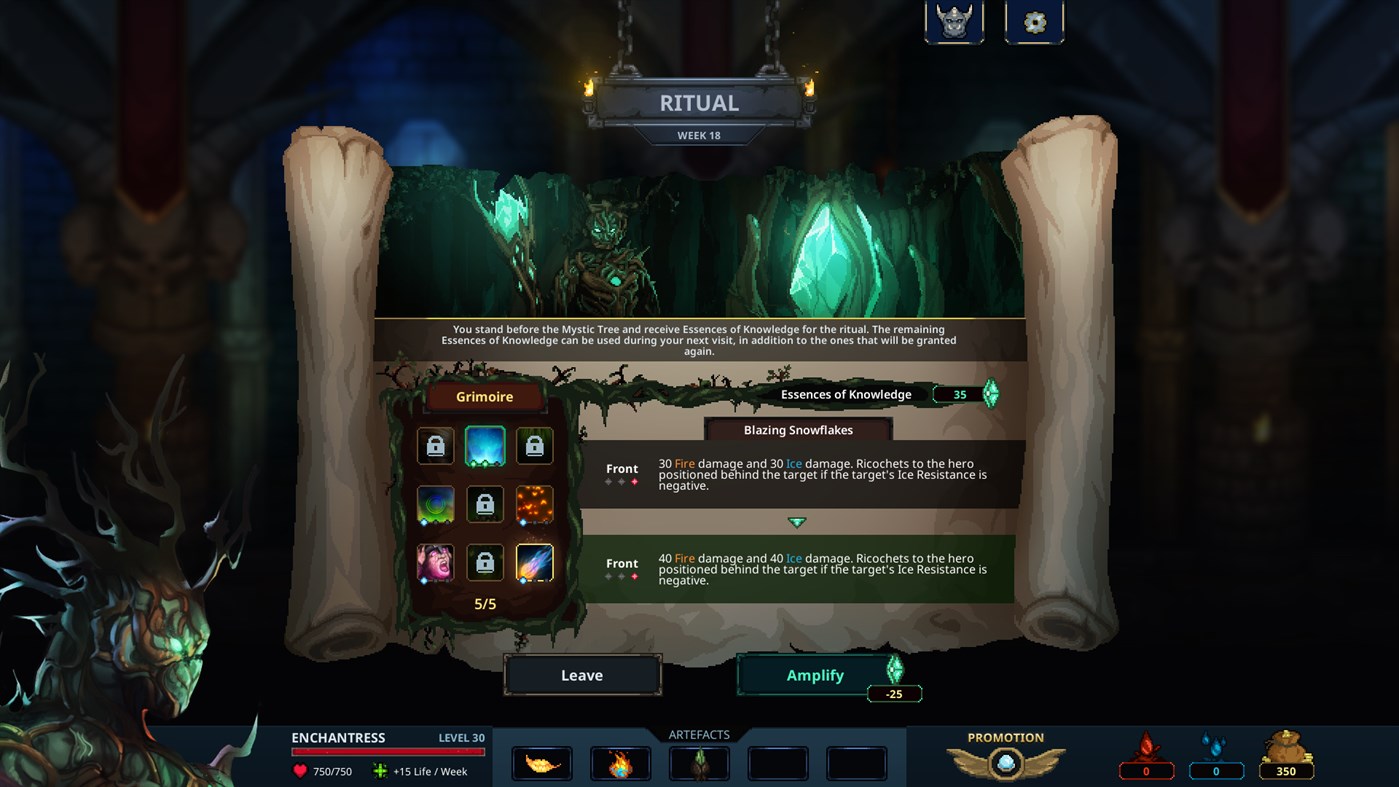The width and height of the screenshot is (1399, 787).
Task: Inspect the green sprout artefact
Action: pos(699,762)
